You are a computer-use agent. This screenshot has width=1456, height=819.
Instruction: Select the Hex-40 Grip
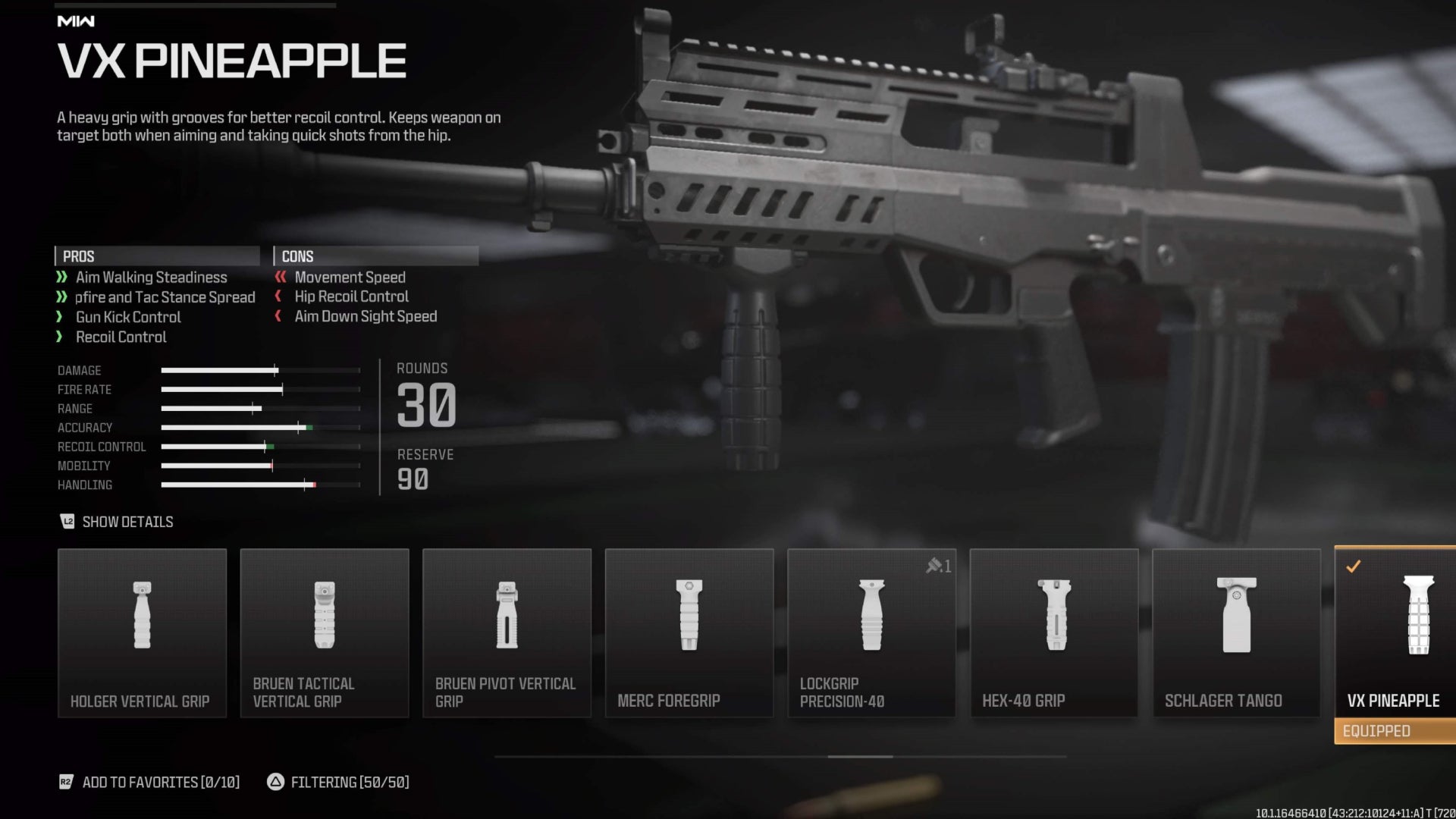(x=1053, y=633)
